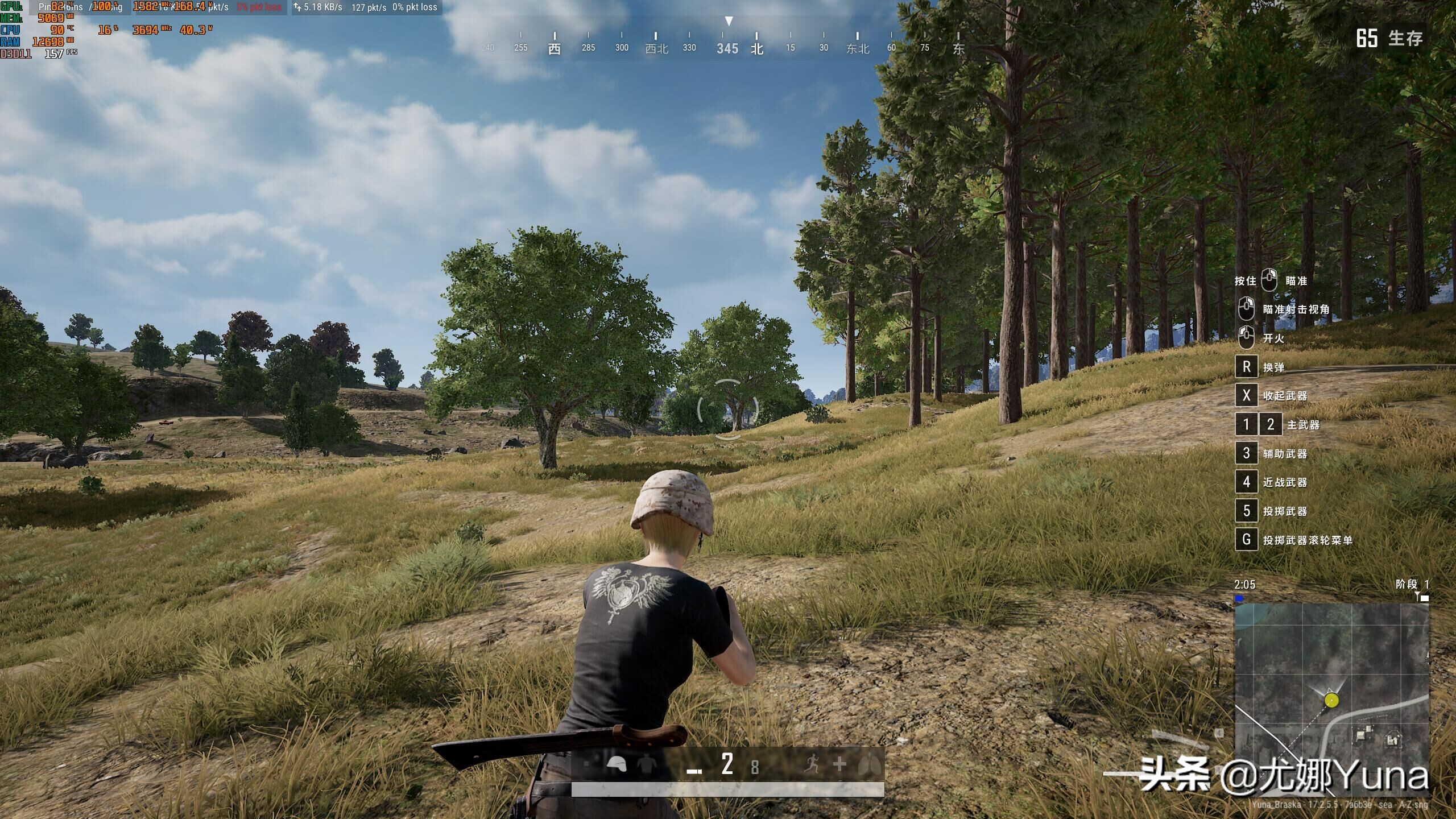Click the equipped helmet status icon
The image size is (1456, 819).
tap(616, 764)
